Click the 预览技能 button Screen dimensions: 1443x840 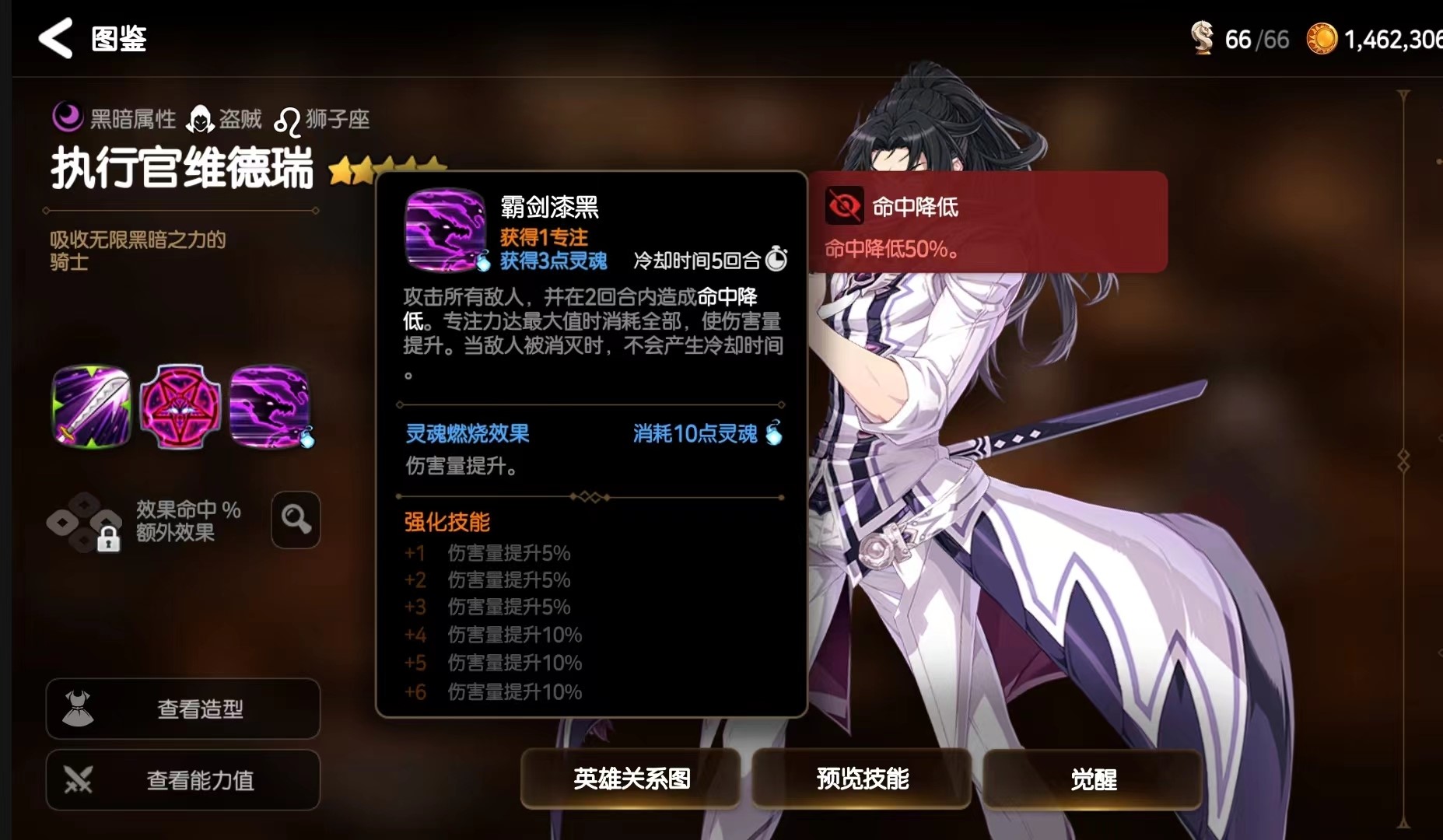click(861, 779)
